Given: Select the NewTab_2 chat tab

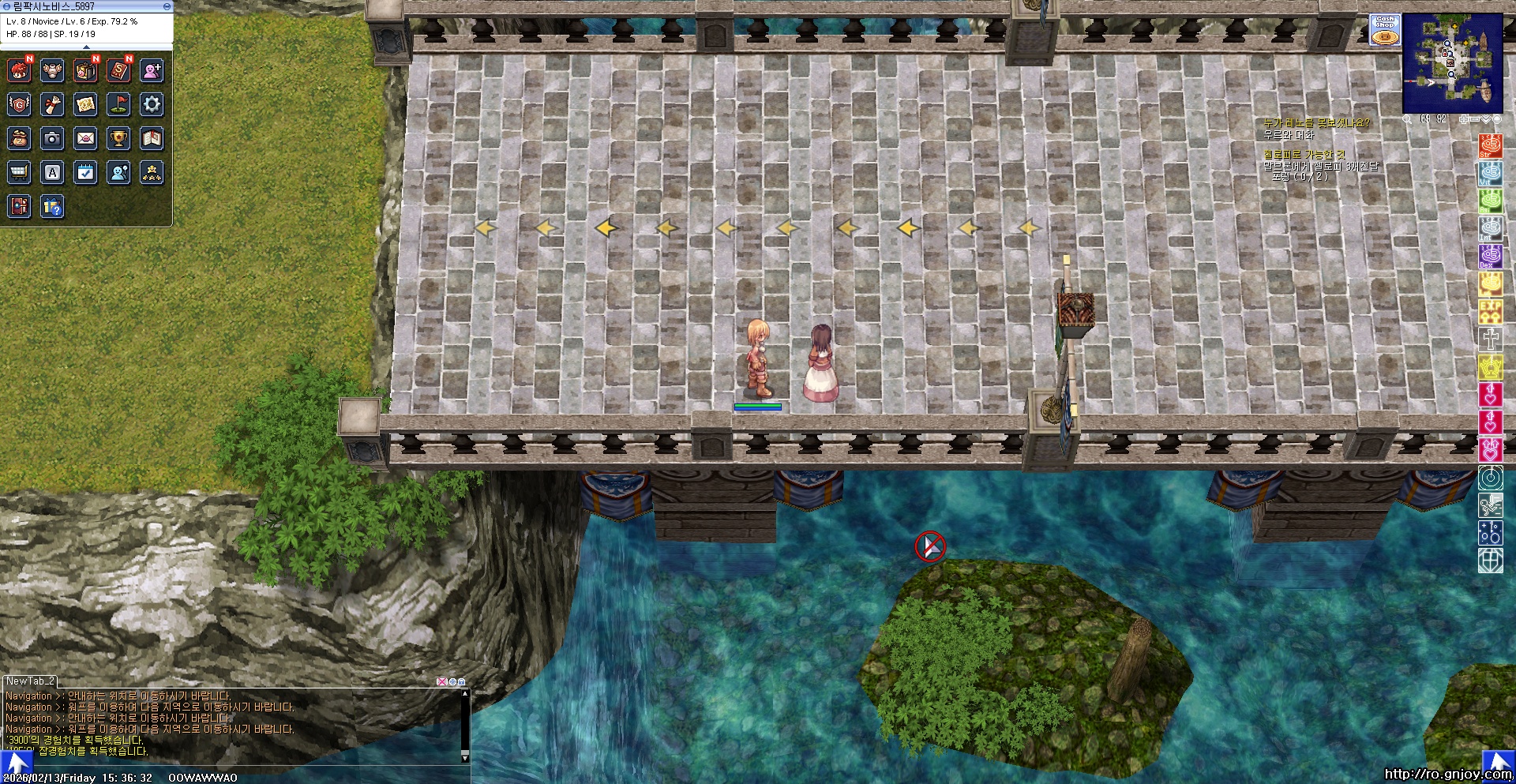Looking at the screenshot, I should pyautogui.click(x=30, y=681).
